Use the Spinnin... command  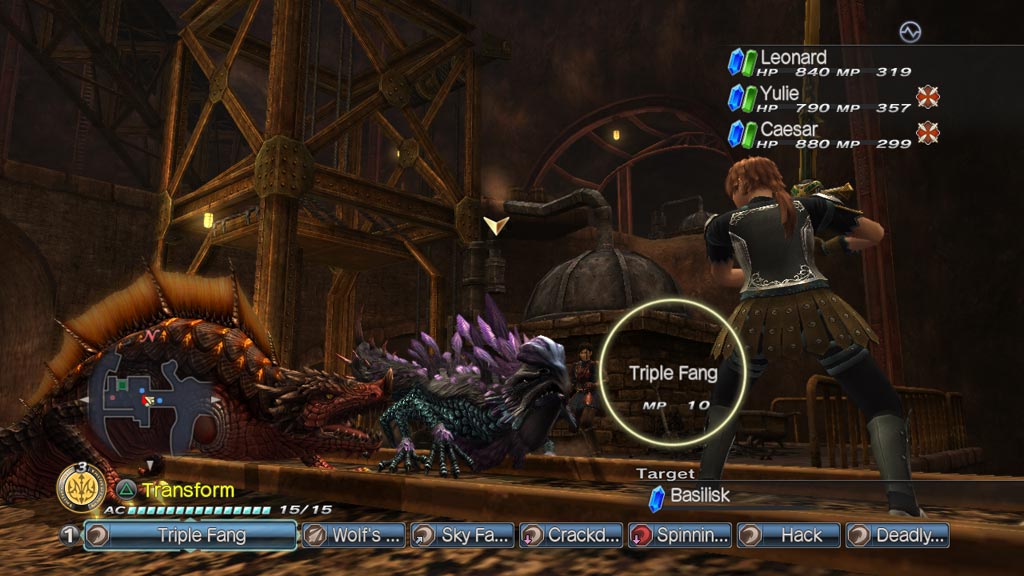(x=680, y=535)
